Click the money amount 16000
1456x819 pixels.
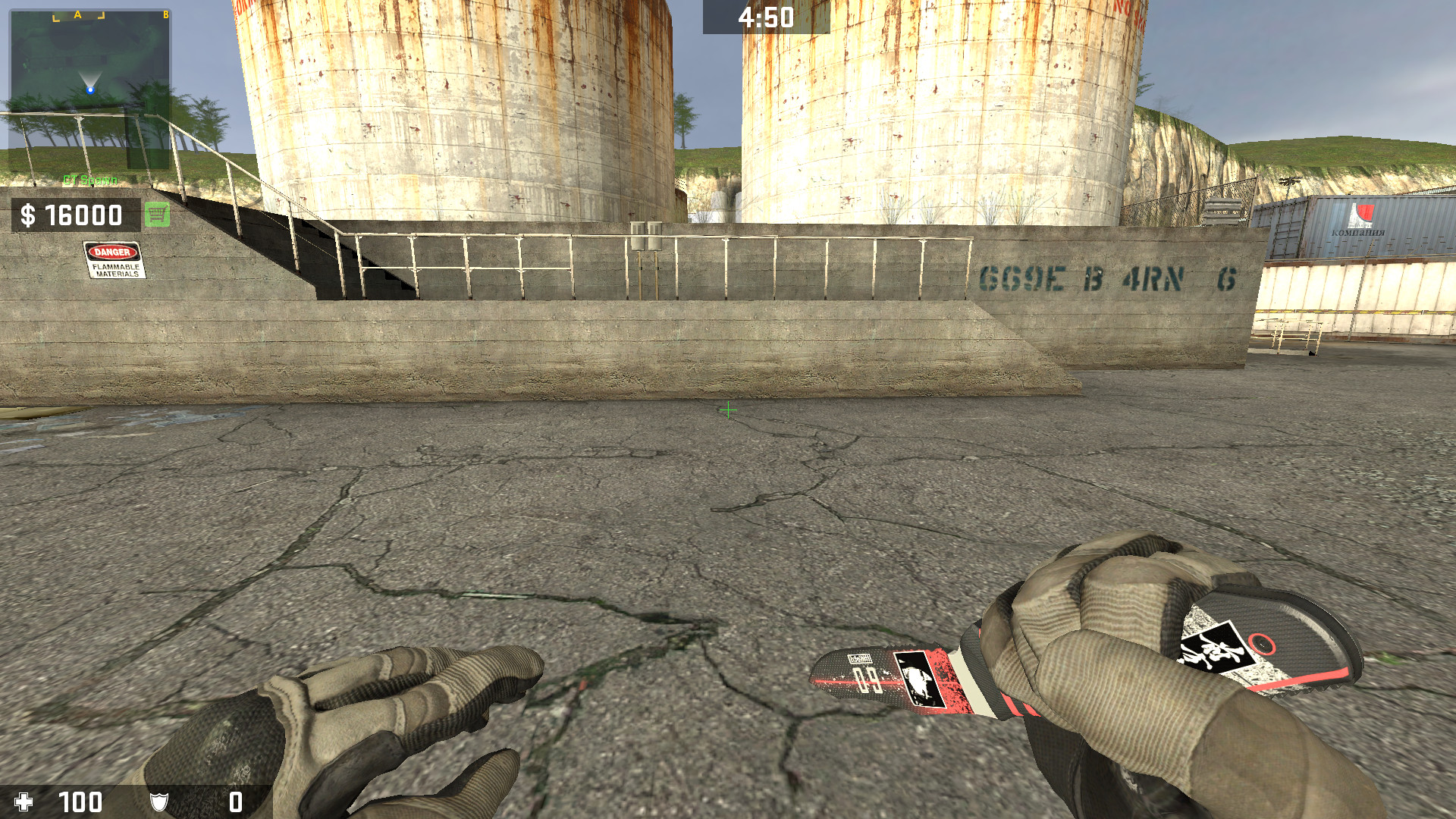point(83,216)
